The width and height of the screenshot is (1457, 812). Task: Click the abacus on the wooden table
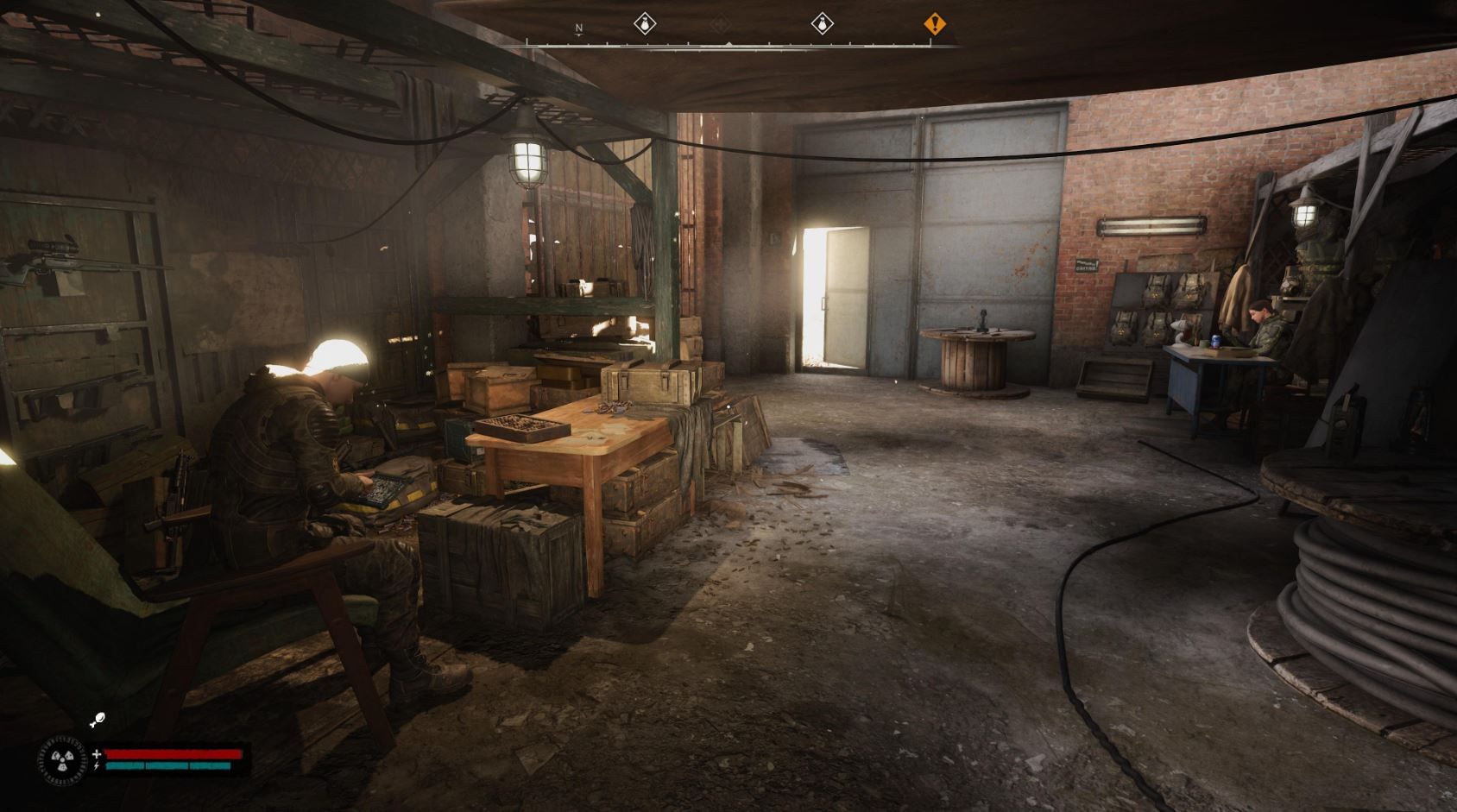(x=522, y=425)
